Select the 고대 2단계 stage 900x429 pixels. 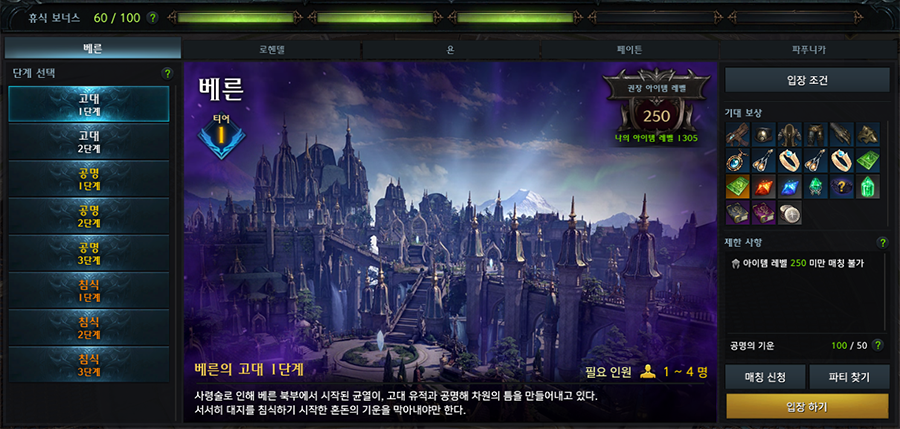tap(88, 141)
